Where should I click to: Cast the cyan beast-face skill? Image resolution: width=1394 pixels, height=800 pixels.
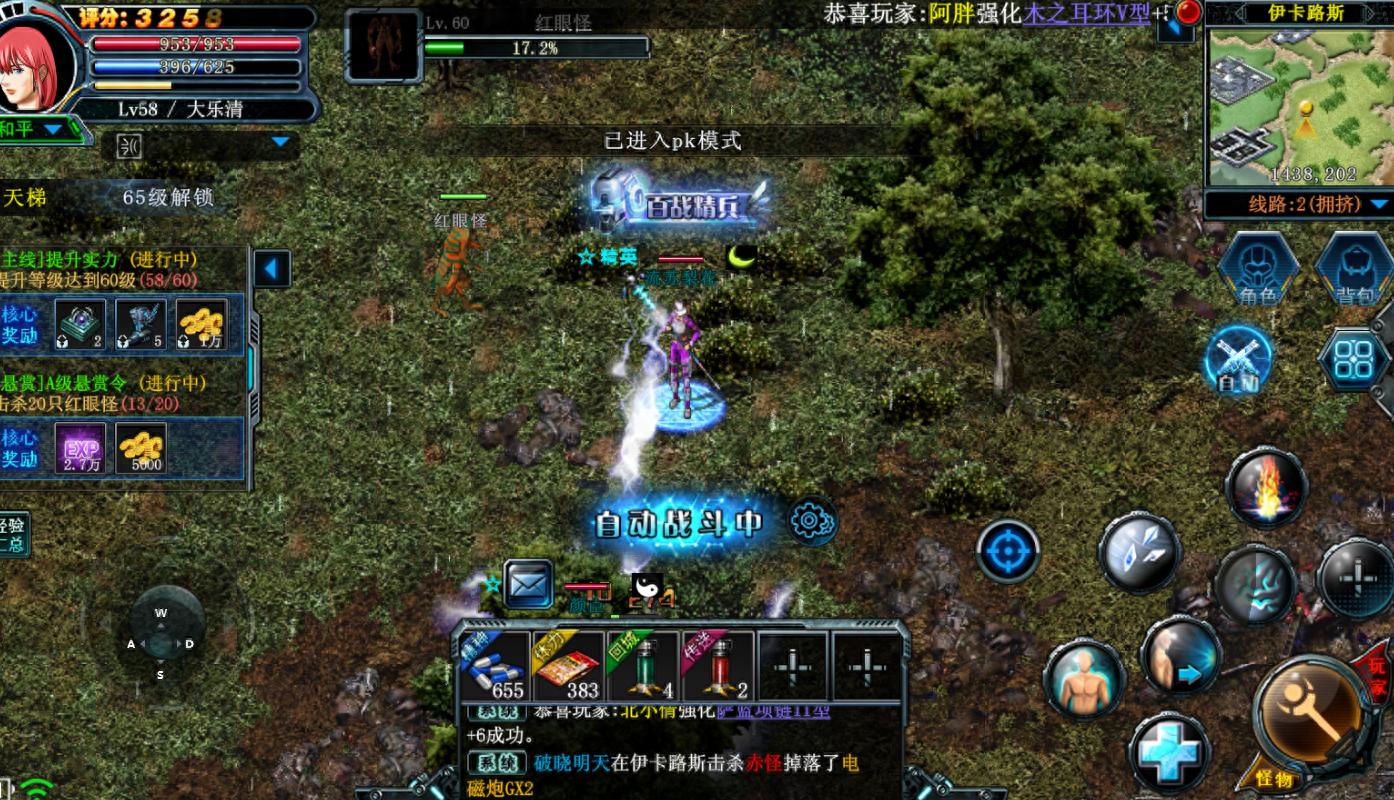(x=1255, y=584)
